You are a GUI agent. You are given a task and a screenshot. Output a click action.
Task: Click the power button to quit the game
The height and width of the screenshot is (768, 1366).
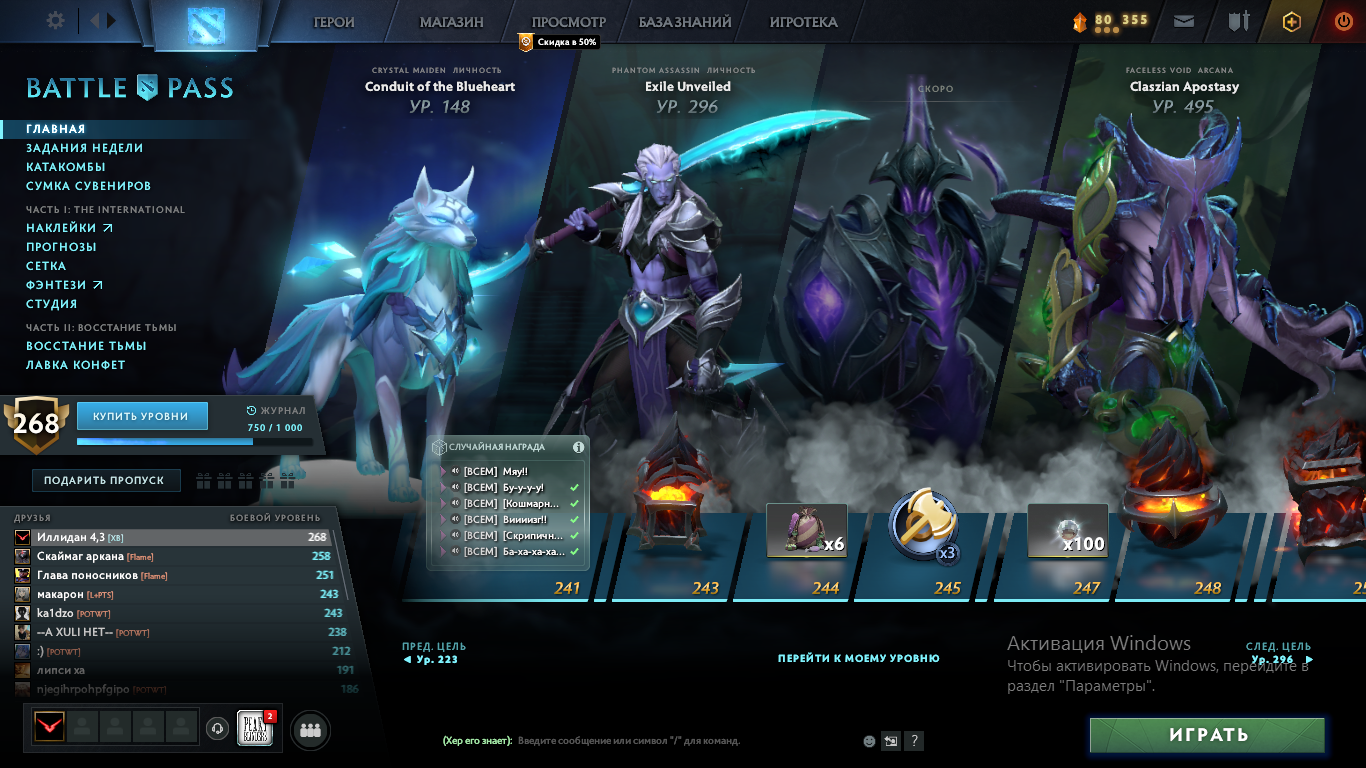tap(1343, 21)
